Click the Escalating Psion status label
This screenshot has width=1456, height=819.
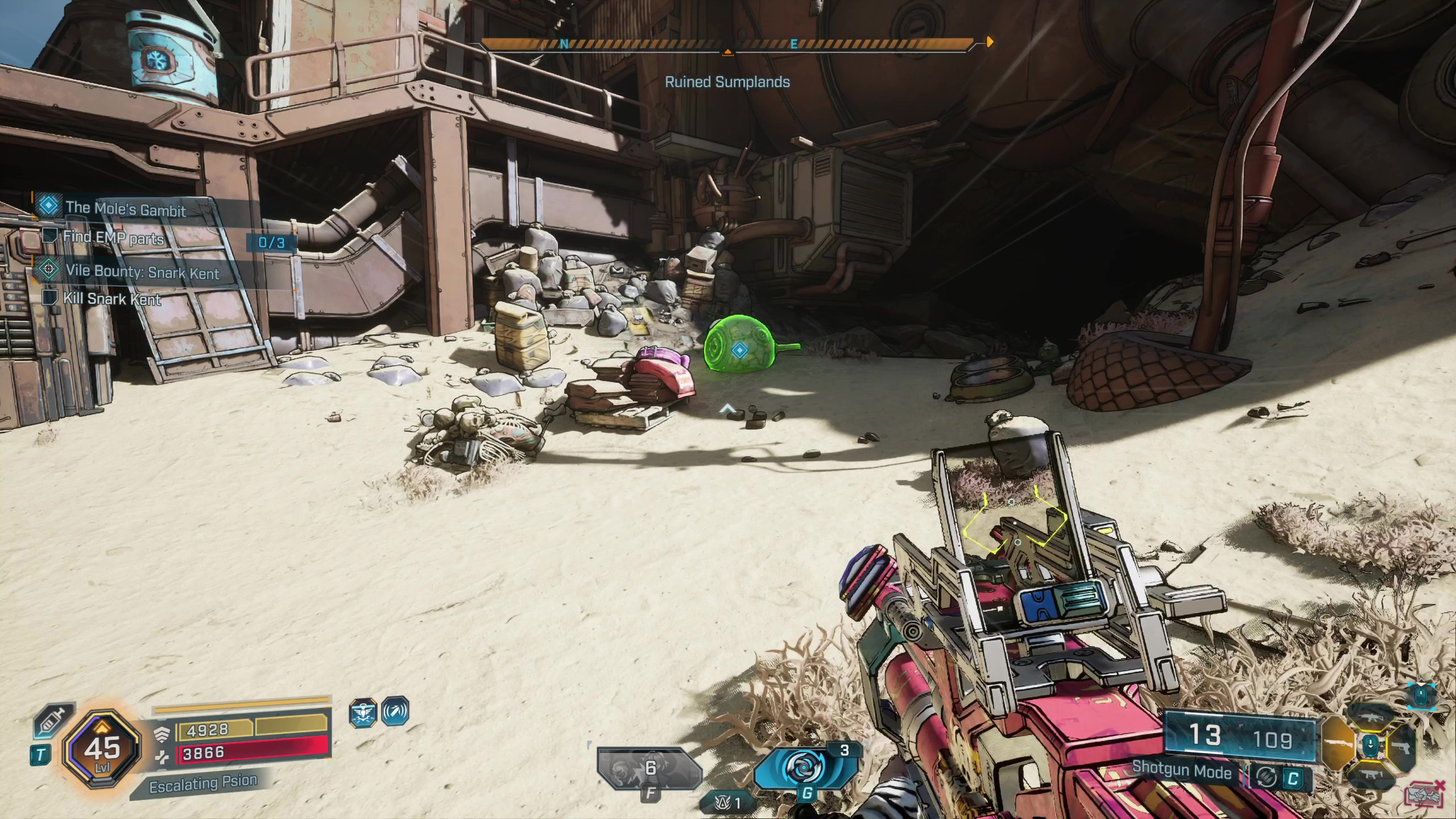pos(202,785)
